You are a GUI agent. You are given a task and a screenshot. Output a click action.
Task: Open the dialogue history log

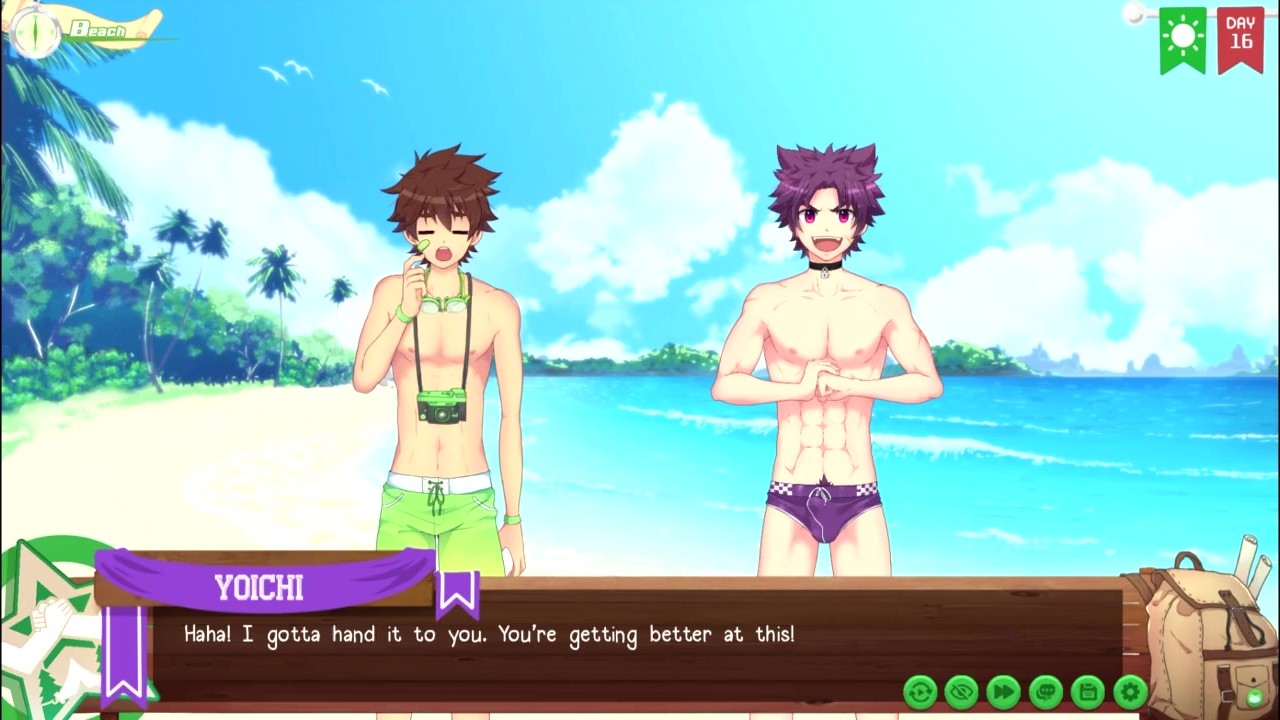click(1045, 691)
